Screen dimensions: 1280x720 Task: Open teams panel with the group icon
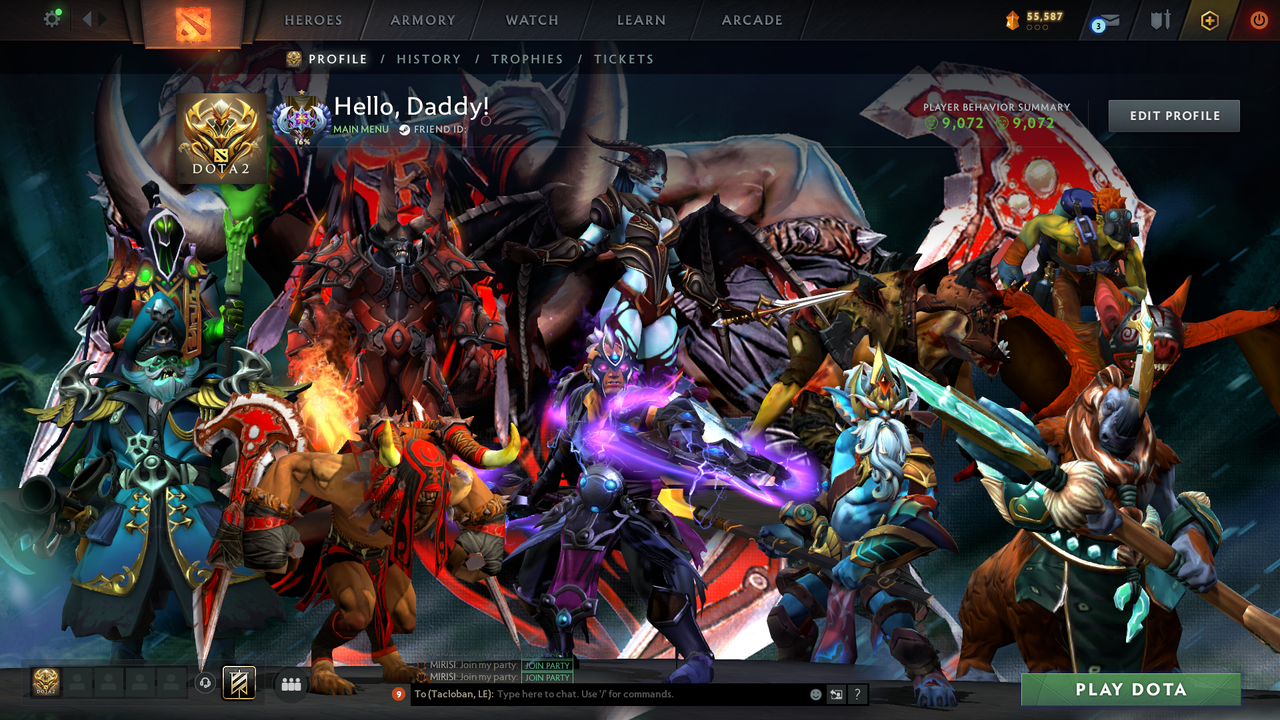pos(289,683)
